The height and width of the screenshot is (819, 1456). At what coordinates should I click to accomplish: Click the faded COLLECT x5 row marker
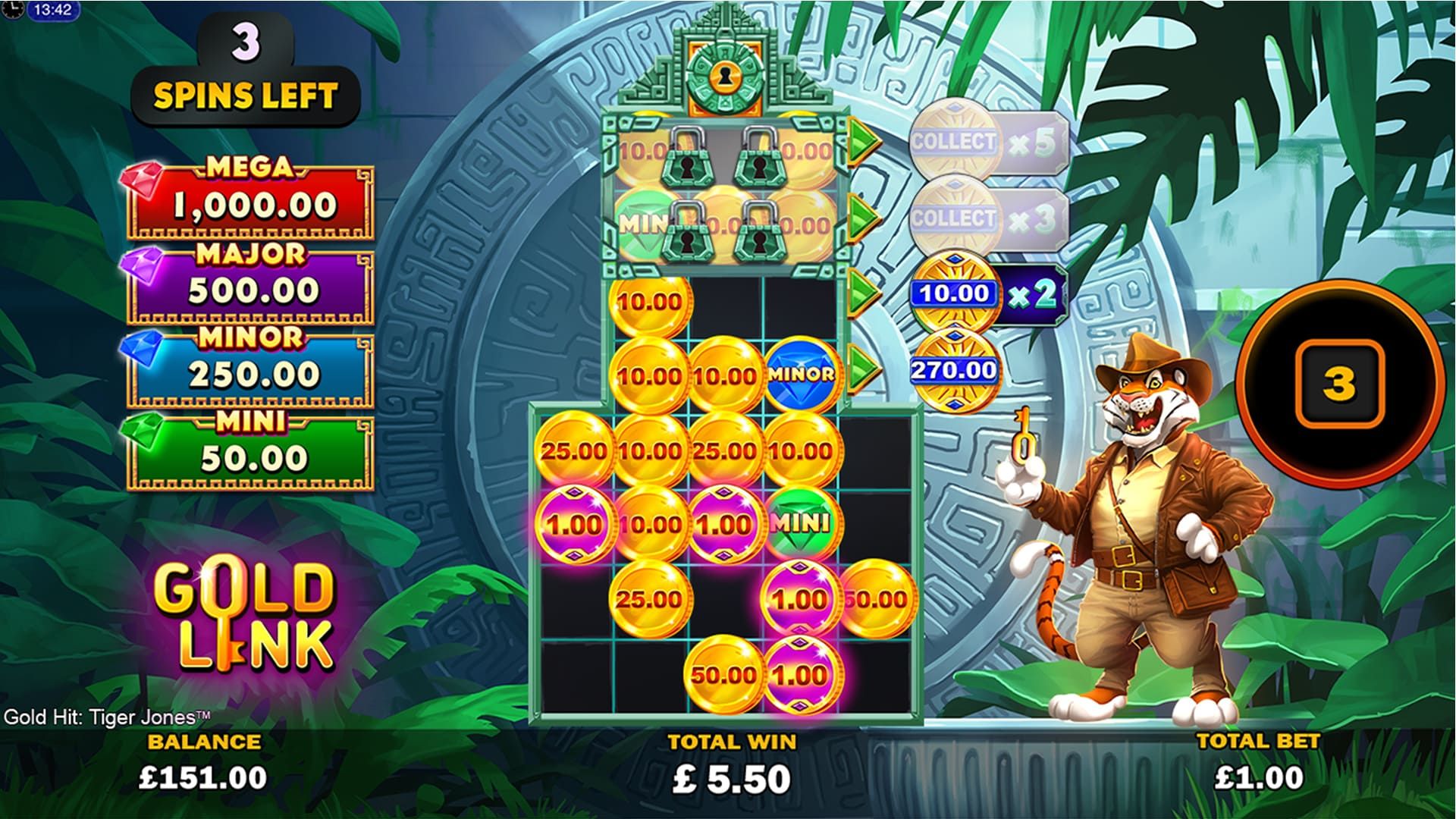coord(986,142)
